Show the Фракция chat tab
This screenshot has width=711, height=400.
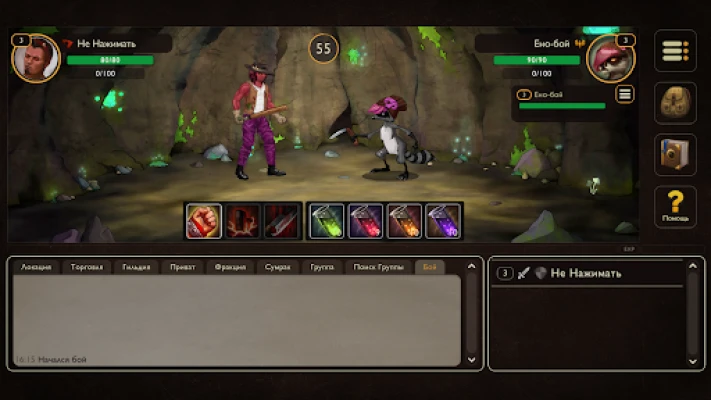tap(230, 268)
